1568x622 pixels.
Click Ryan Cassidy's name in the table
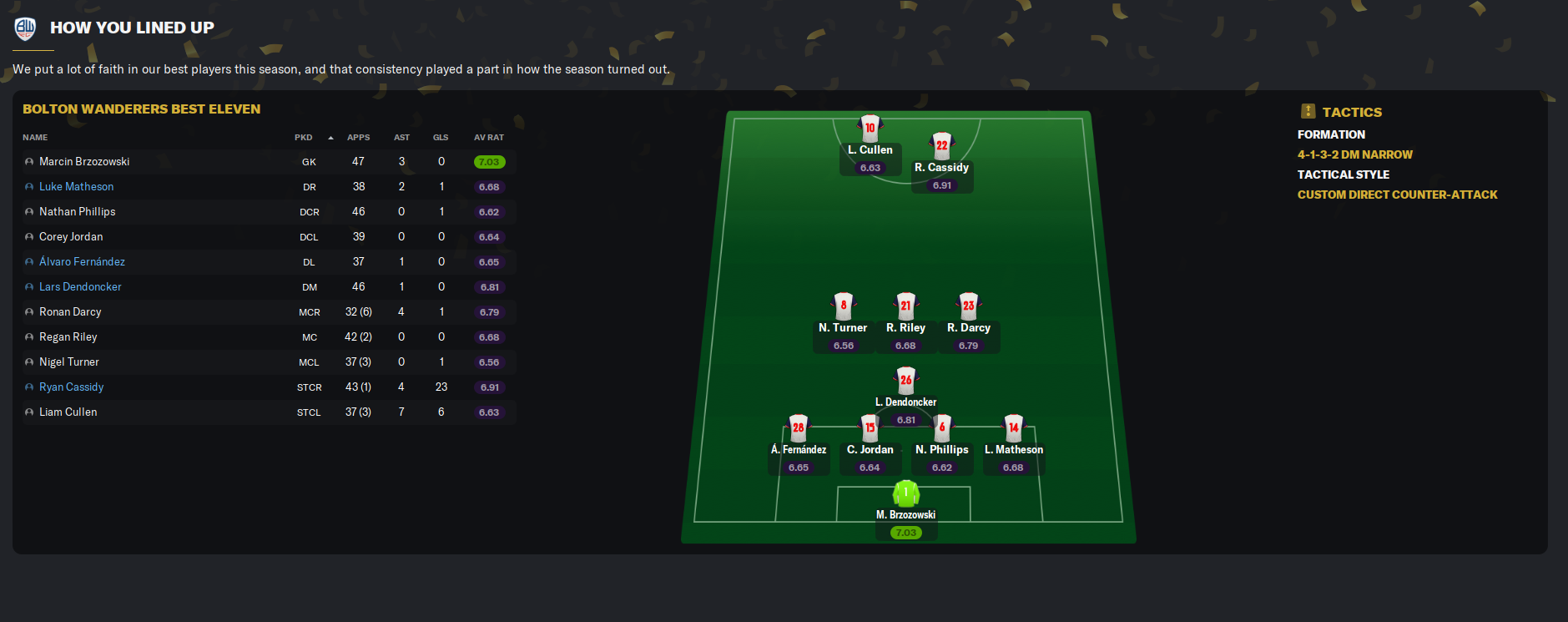[x=72, y=387]
